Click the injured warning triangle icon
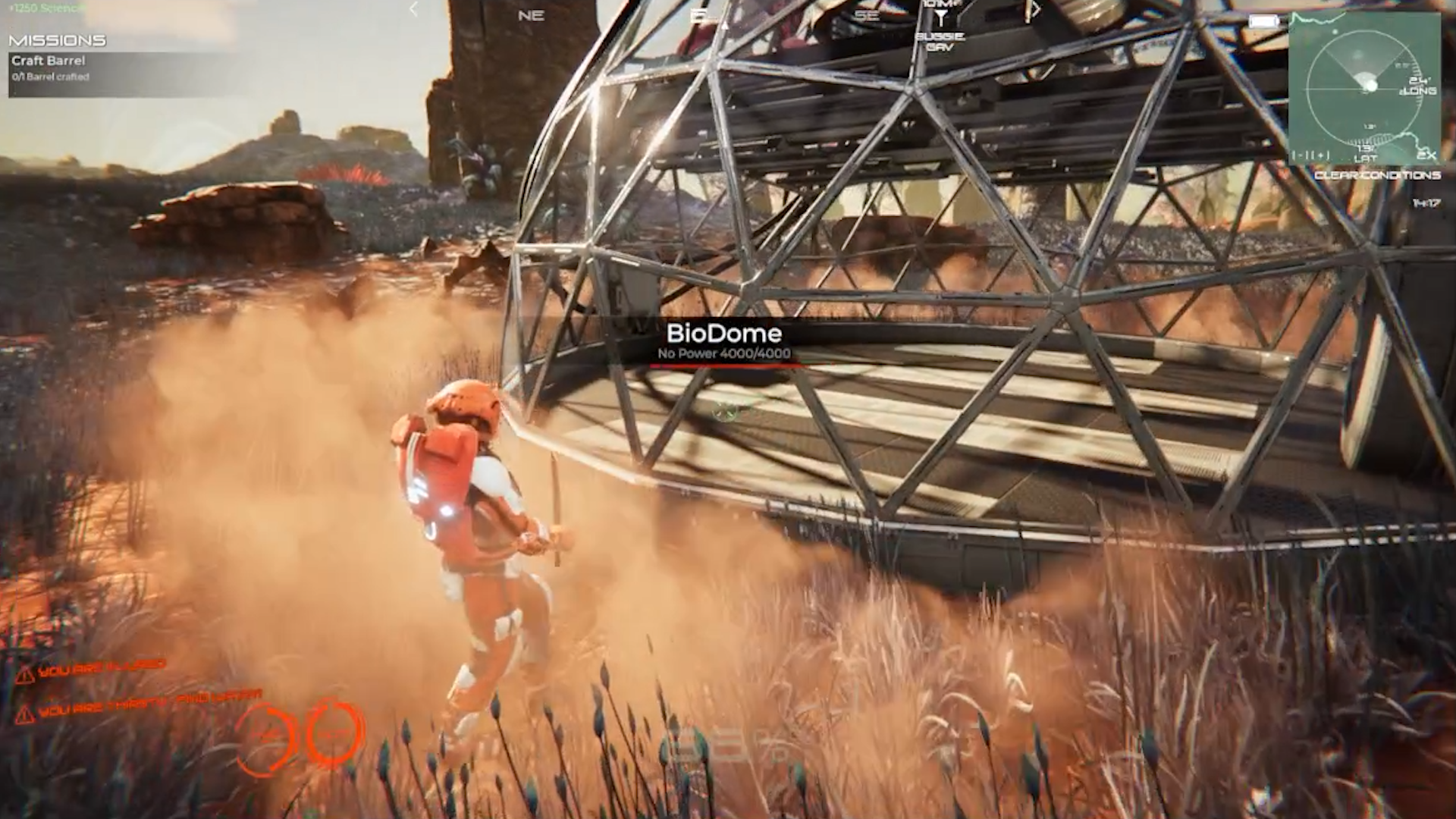 25,675
